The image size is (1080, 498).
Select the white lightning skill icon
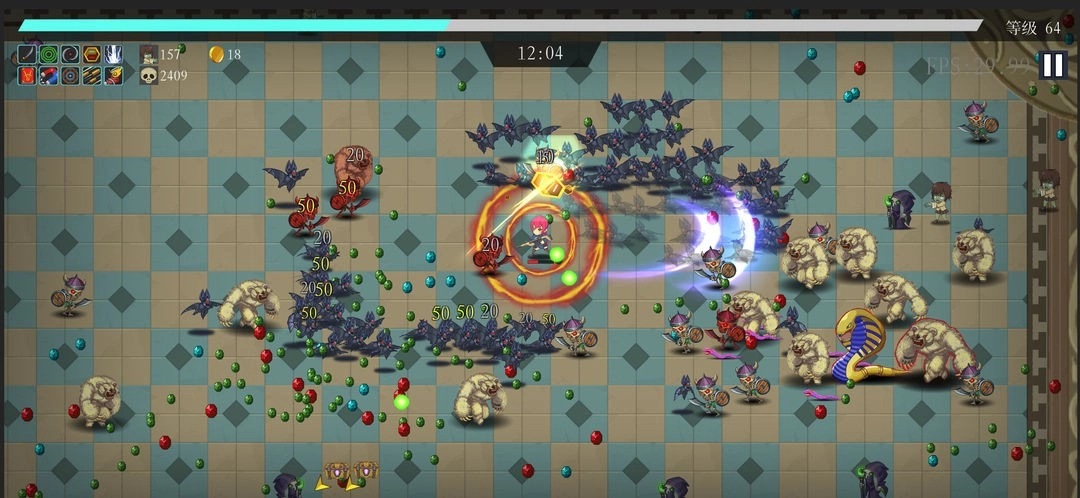click(114, 54)
